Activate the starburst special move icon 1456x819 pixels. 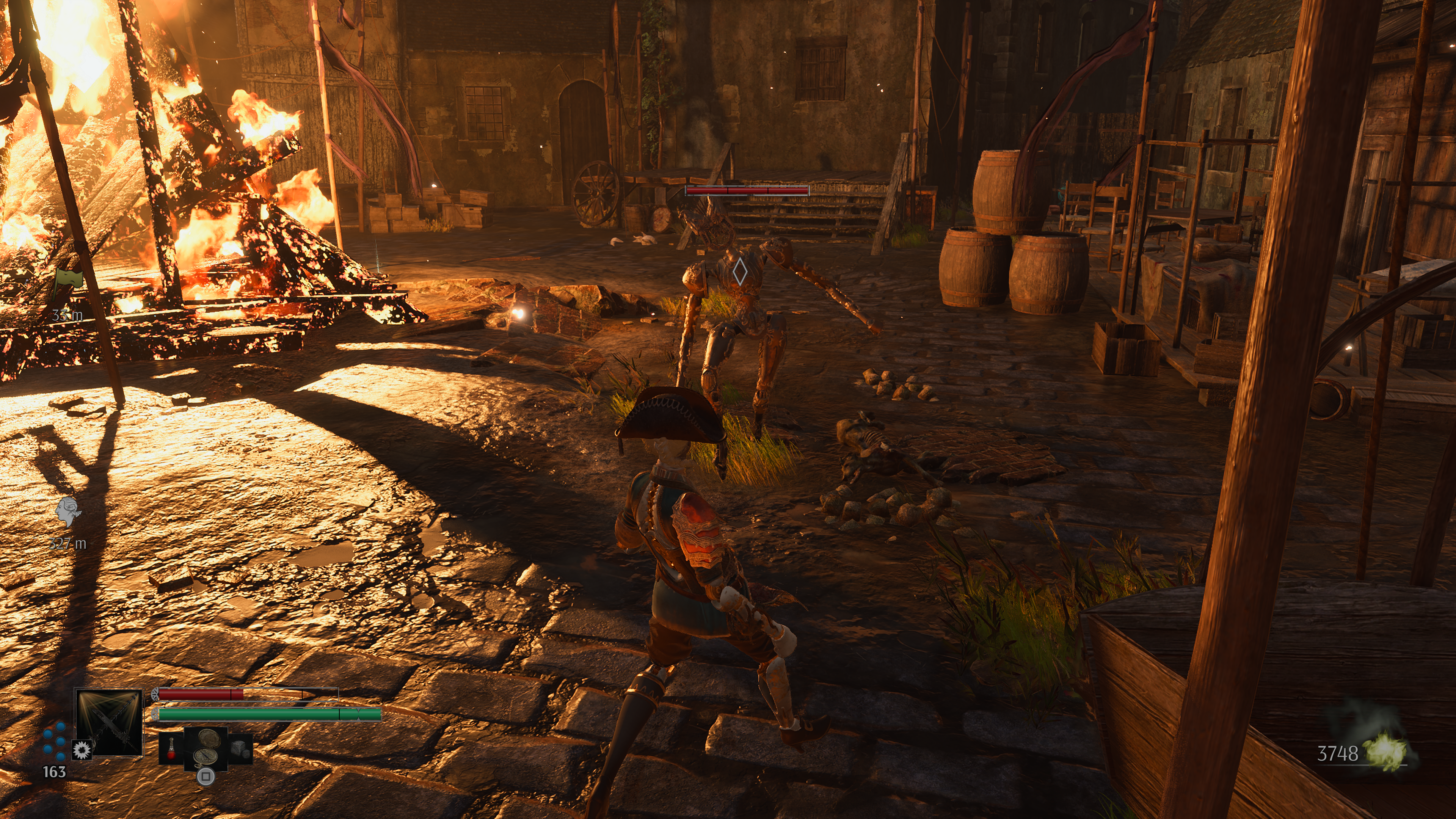[x=83, y=750]
